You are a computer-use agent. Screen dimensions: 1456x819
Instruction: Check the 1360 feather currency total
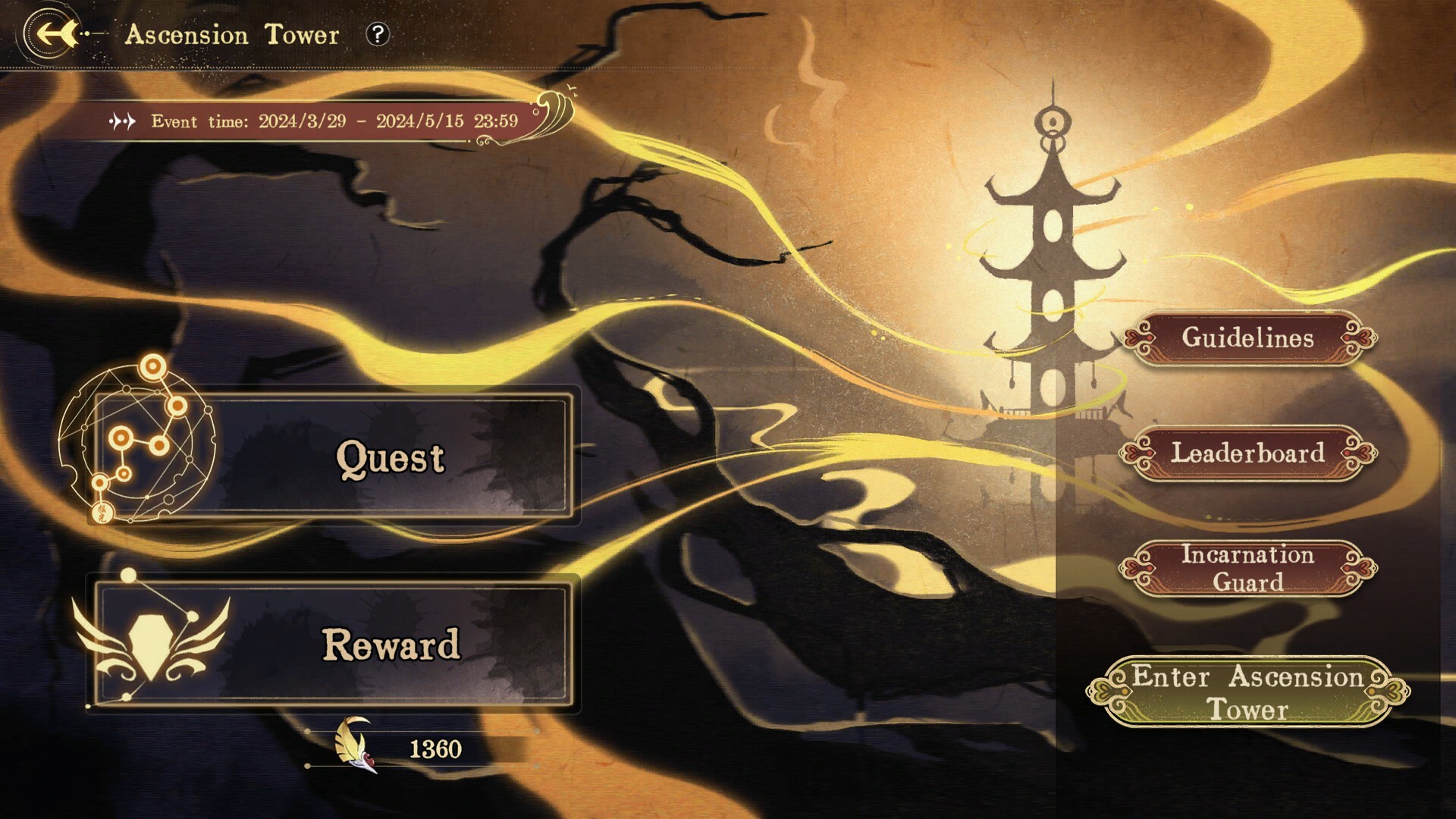point(435,748)
